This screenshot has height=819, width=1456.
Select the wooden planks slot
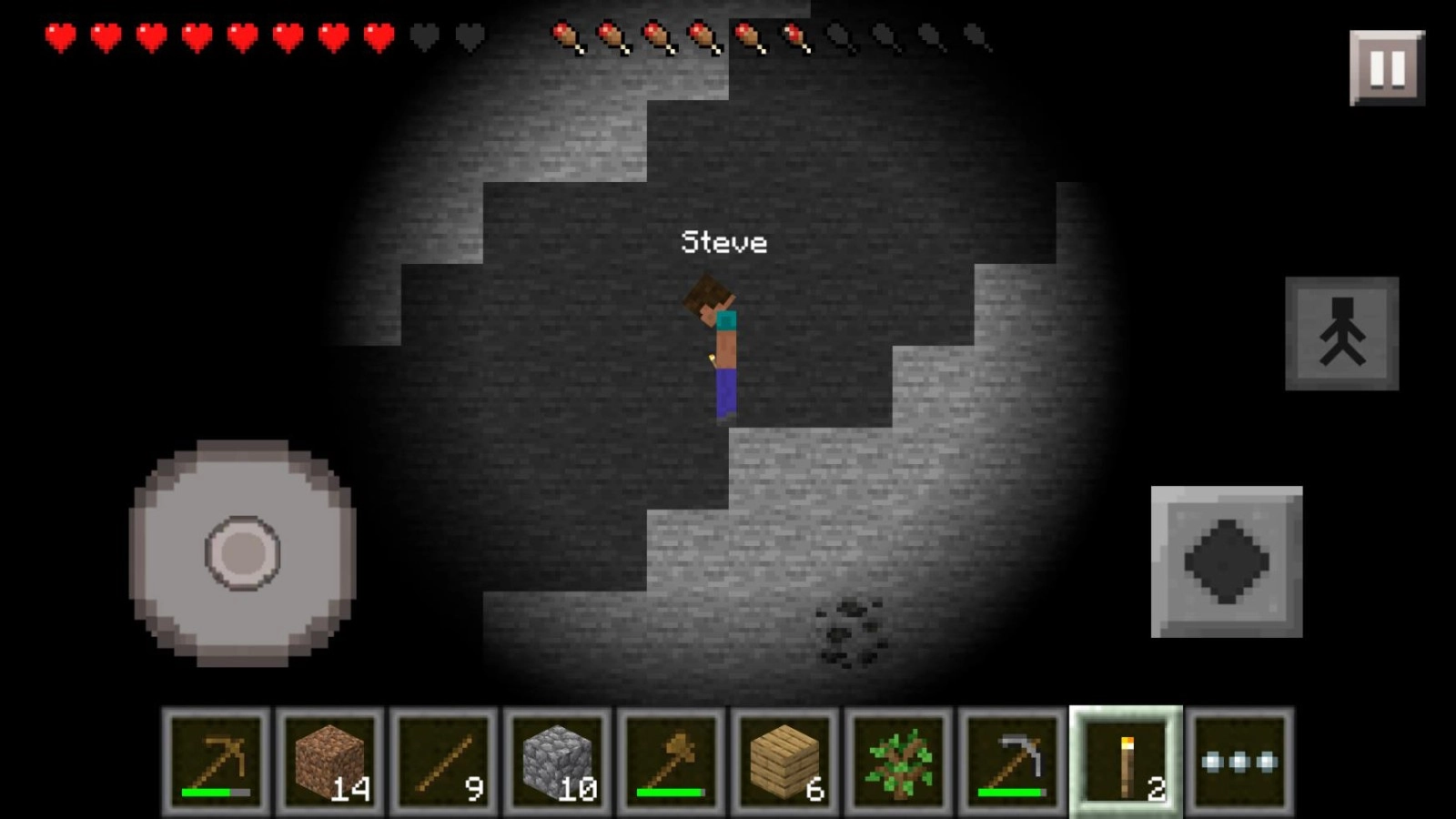click(x=785, y=762)
